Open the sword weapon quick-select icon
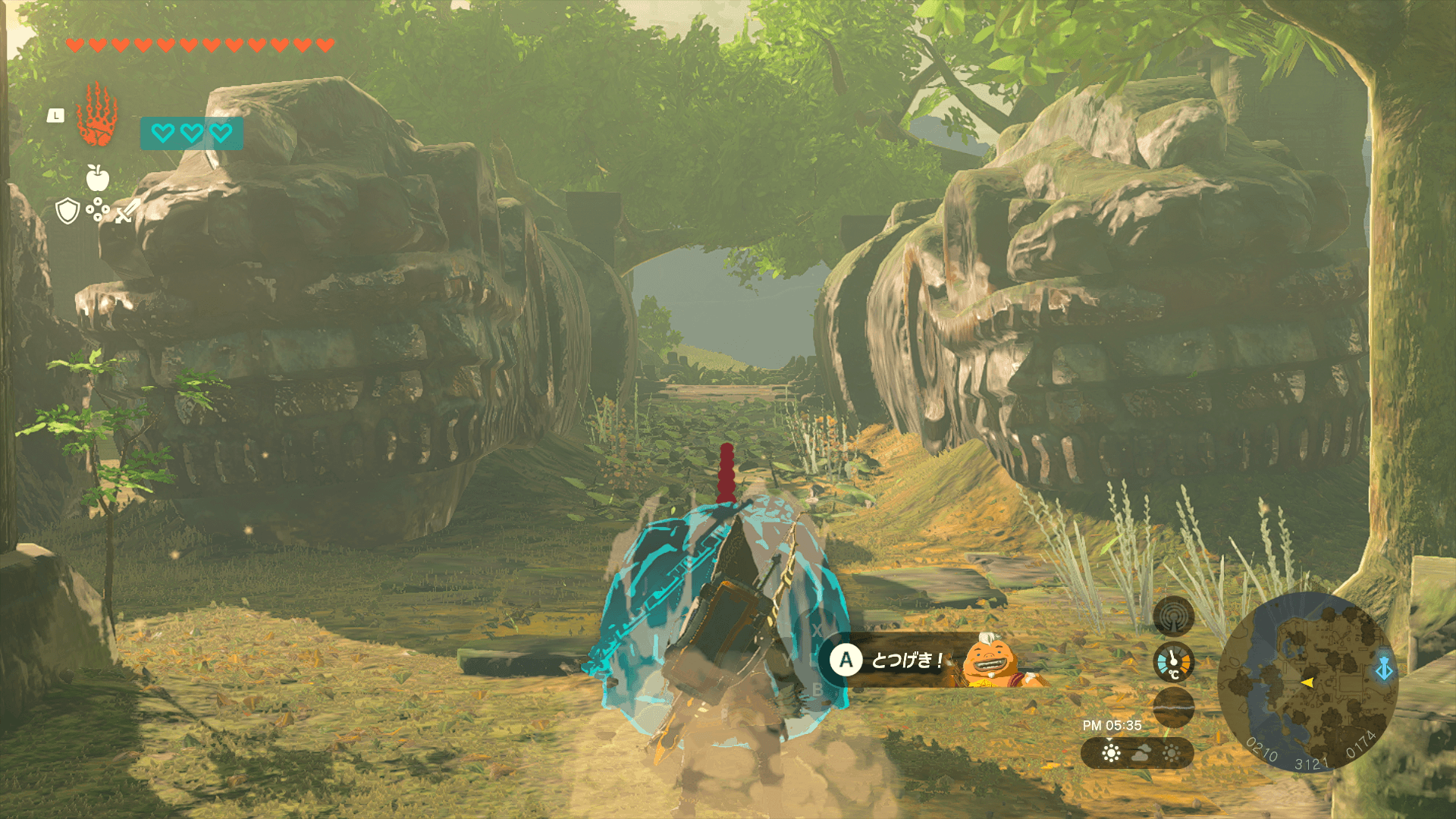The width and height of the screenshot is (1456, 819). [x=127, y=211]
